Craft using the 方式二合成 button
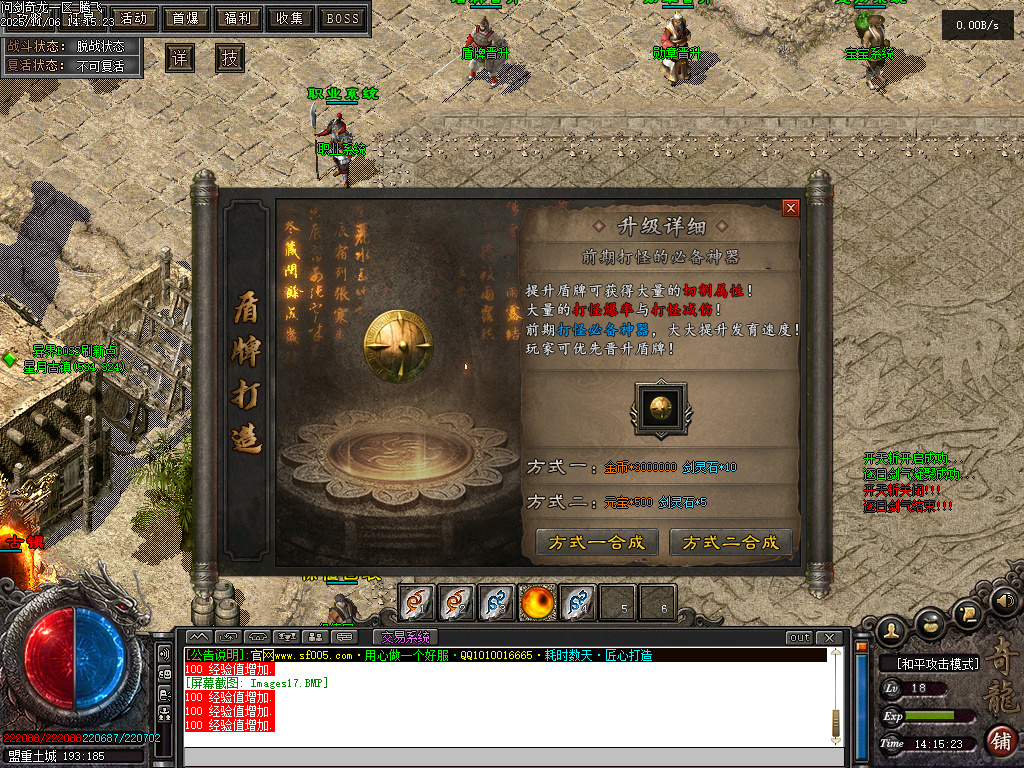Screen dimensions: 1024x768 730,542
